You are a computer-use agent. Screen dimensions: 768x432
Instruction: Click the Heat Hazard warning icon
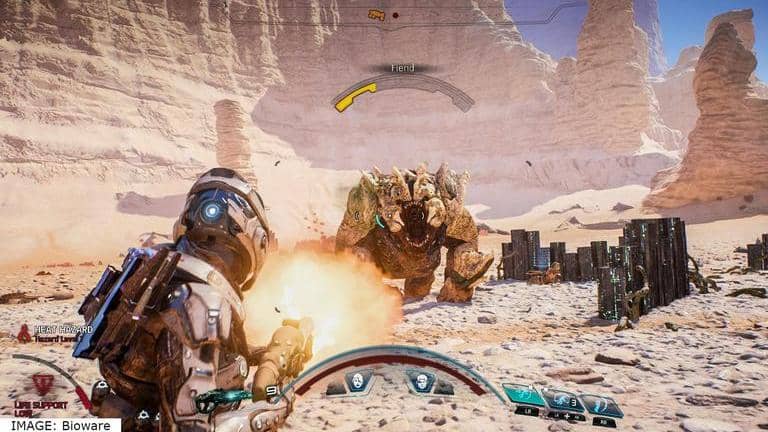point(23,334)
